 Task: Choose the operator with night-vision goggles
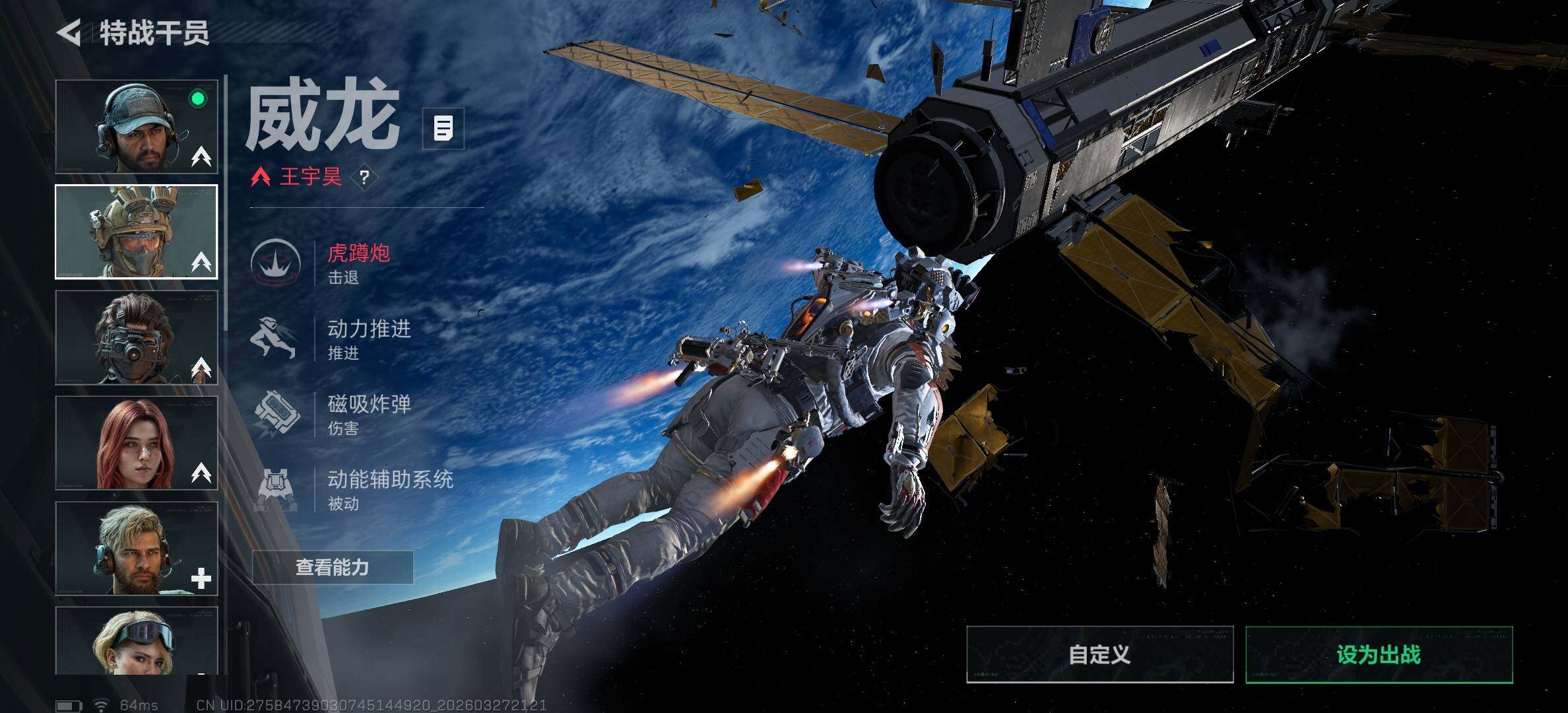[137, 337]
